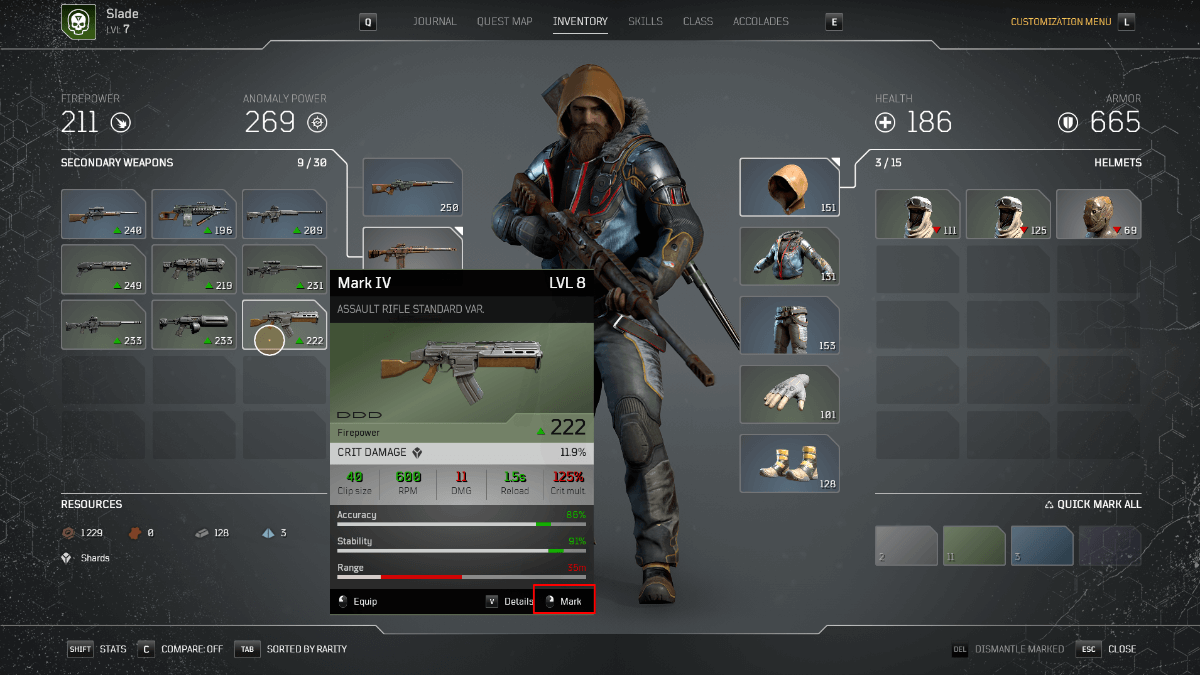Image resolution: width=1200 pixels, height=675 pixels.
Task: Select the masked helmet with armor 69
Action: pyautogui.click(x=1098, y=214)
